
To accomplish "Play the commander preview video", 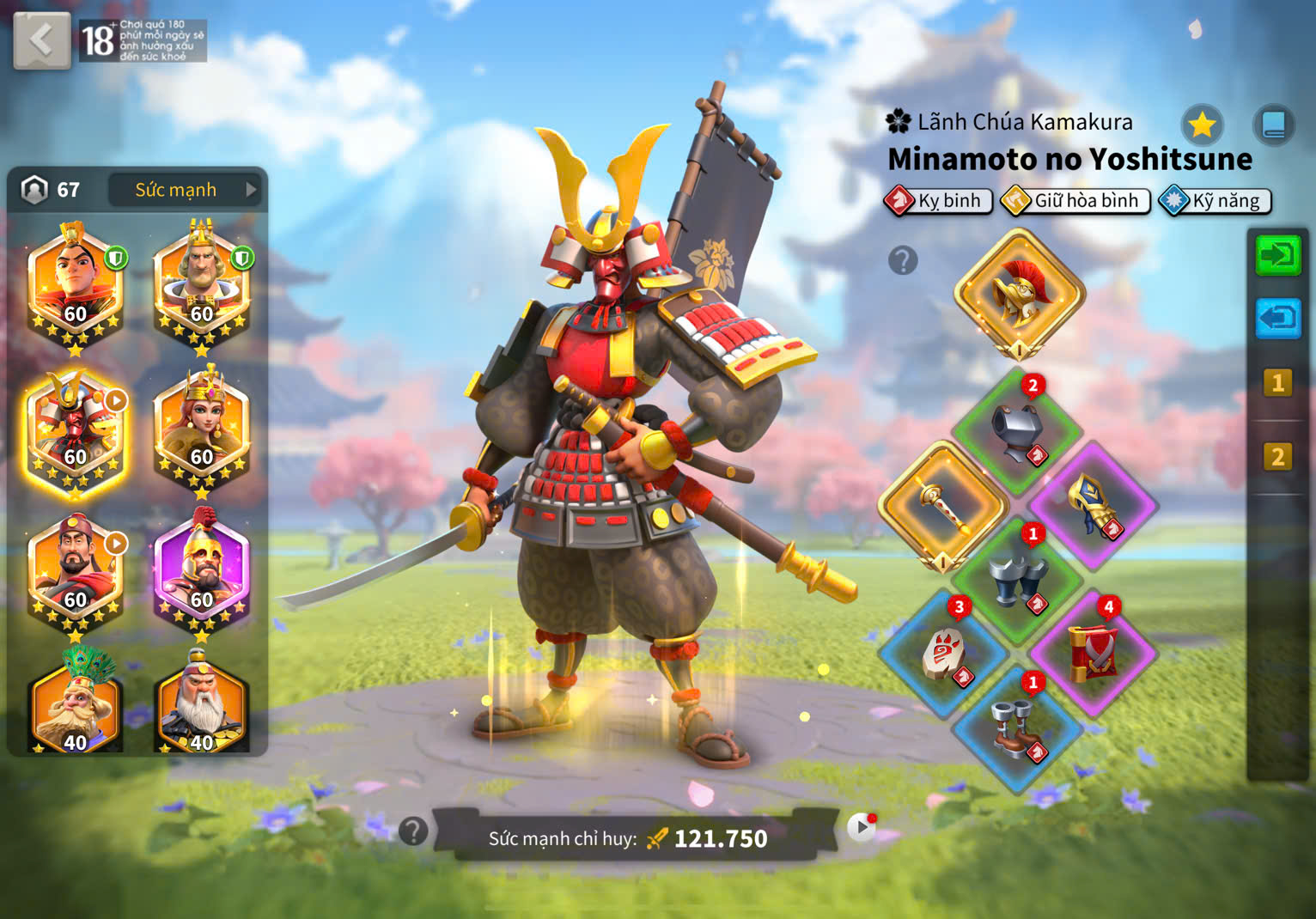I will coord(861,827).
